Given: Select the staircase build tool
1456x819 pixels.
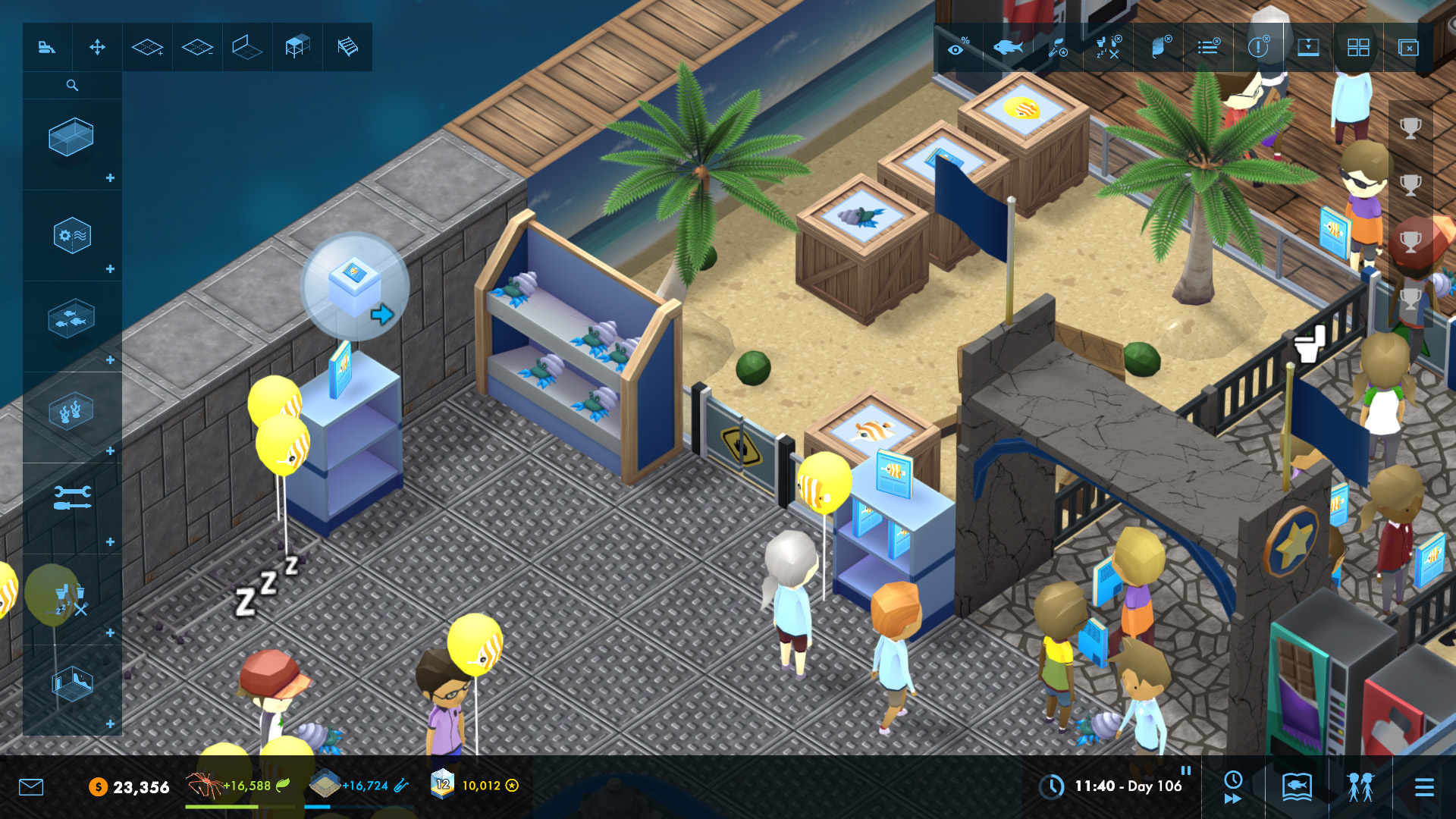Looking at the screenshot, I should 347,48.
